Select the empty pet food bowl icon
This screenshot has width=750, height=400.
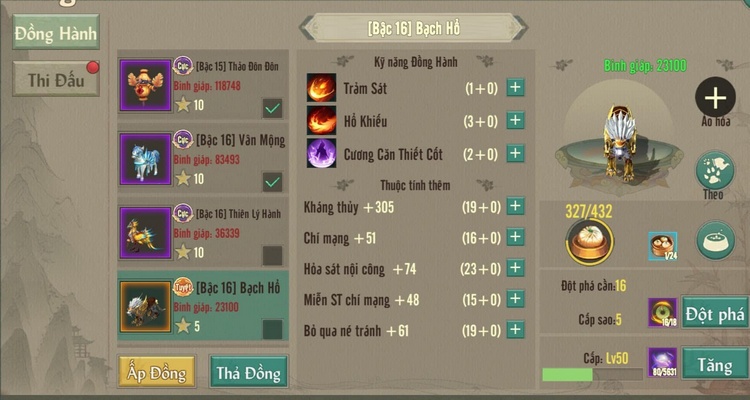[714, 241]
